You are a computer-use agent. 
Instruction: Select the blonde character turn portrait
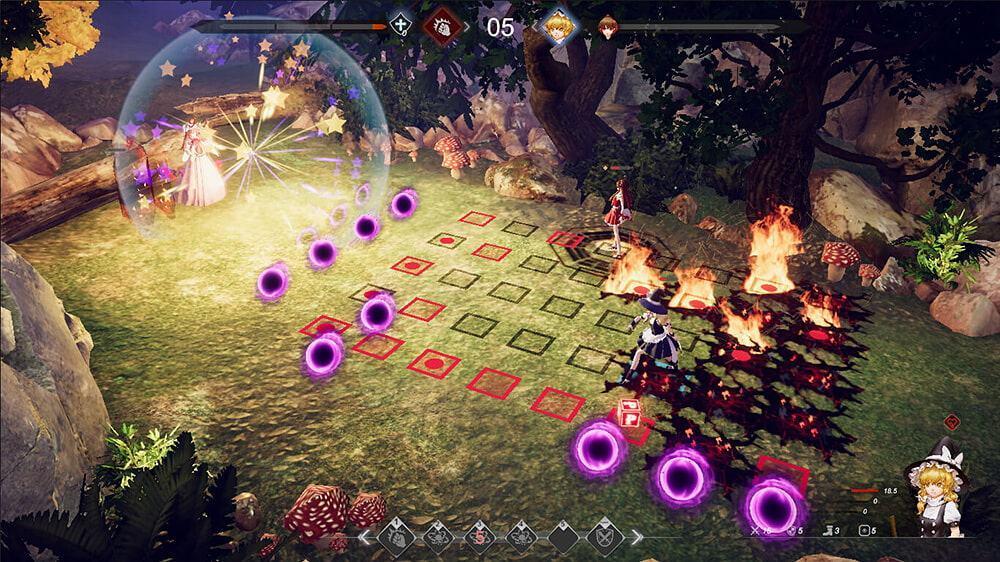pyautogui.click(x=554, y=26)
